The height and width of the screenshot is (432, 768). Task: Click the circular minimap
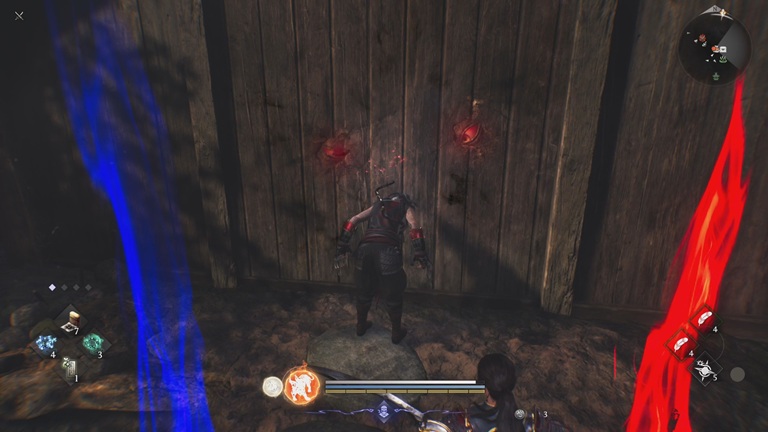[714, 46]
